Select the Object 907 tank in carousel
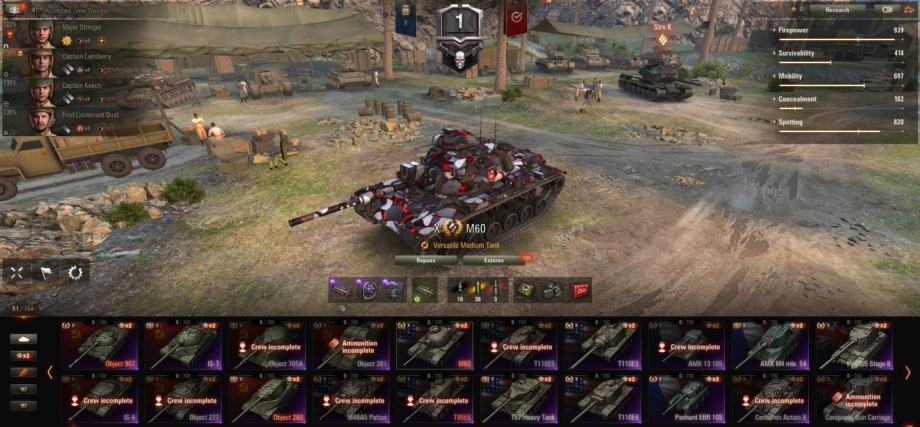The width and height of the screenshot is (920, 427). coord(98,345)
